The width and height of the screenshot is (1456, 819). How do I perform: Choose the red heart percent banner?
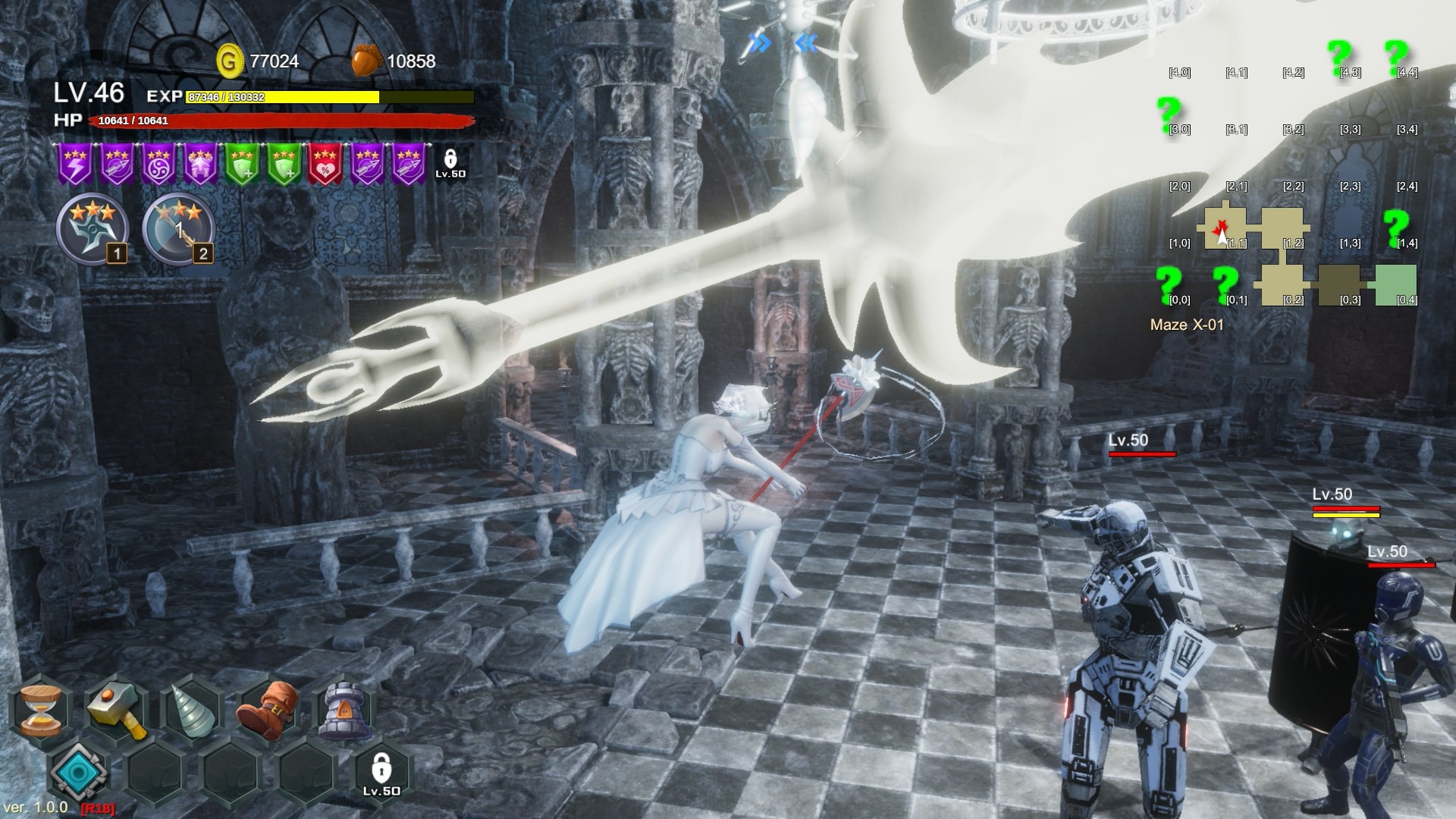click(325, 165)
